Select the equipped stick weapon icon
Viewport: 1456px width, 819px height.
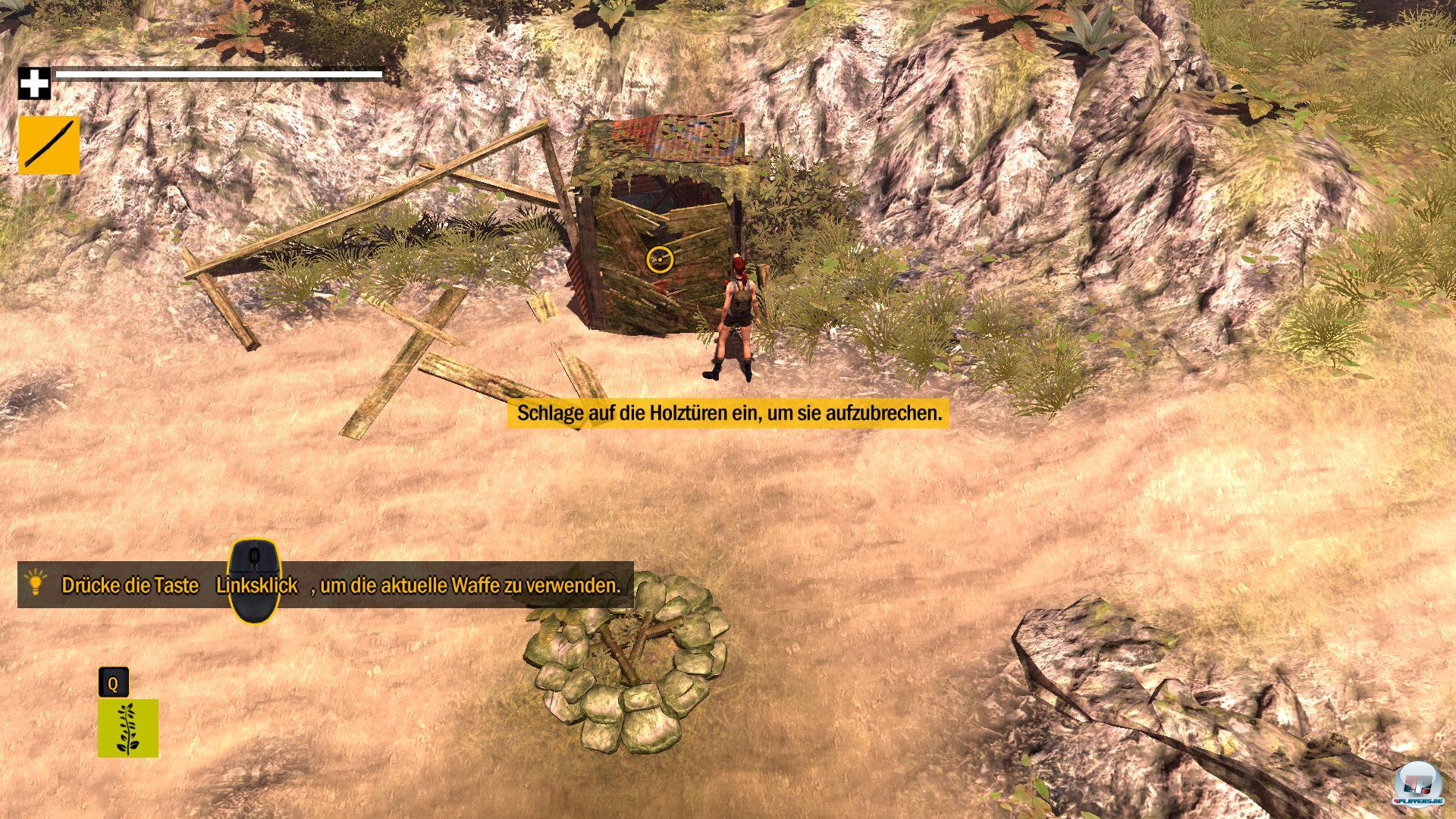click(x=49, y=145)
